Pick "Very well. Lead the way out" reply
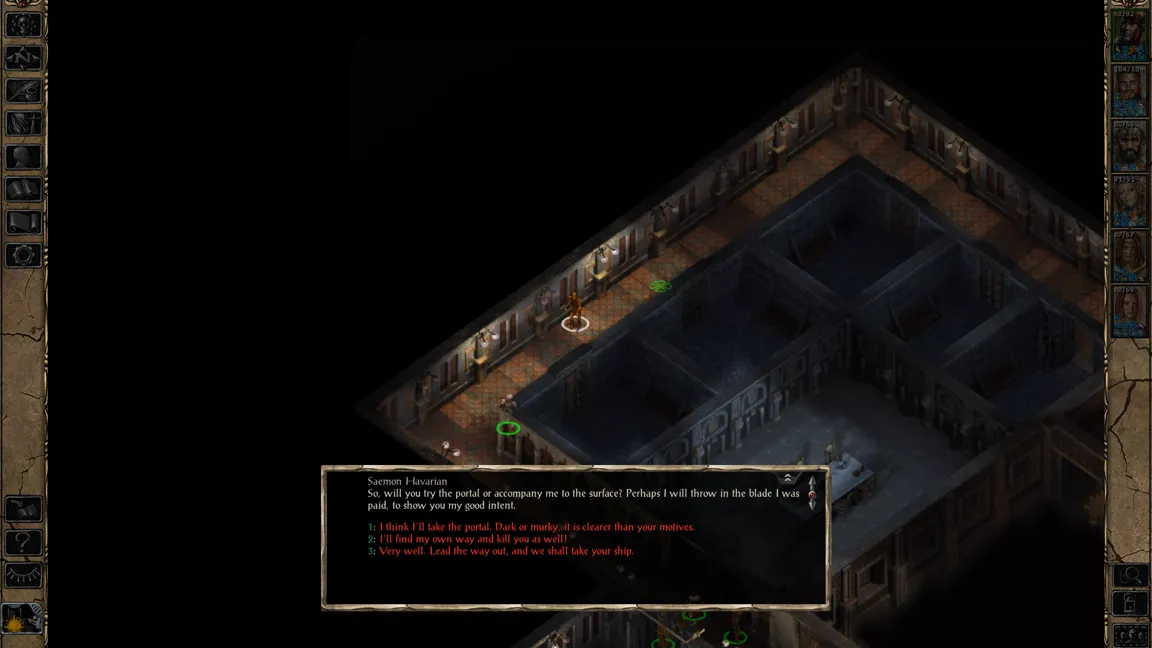The image size is (1152, 648). (506, 551)
